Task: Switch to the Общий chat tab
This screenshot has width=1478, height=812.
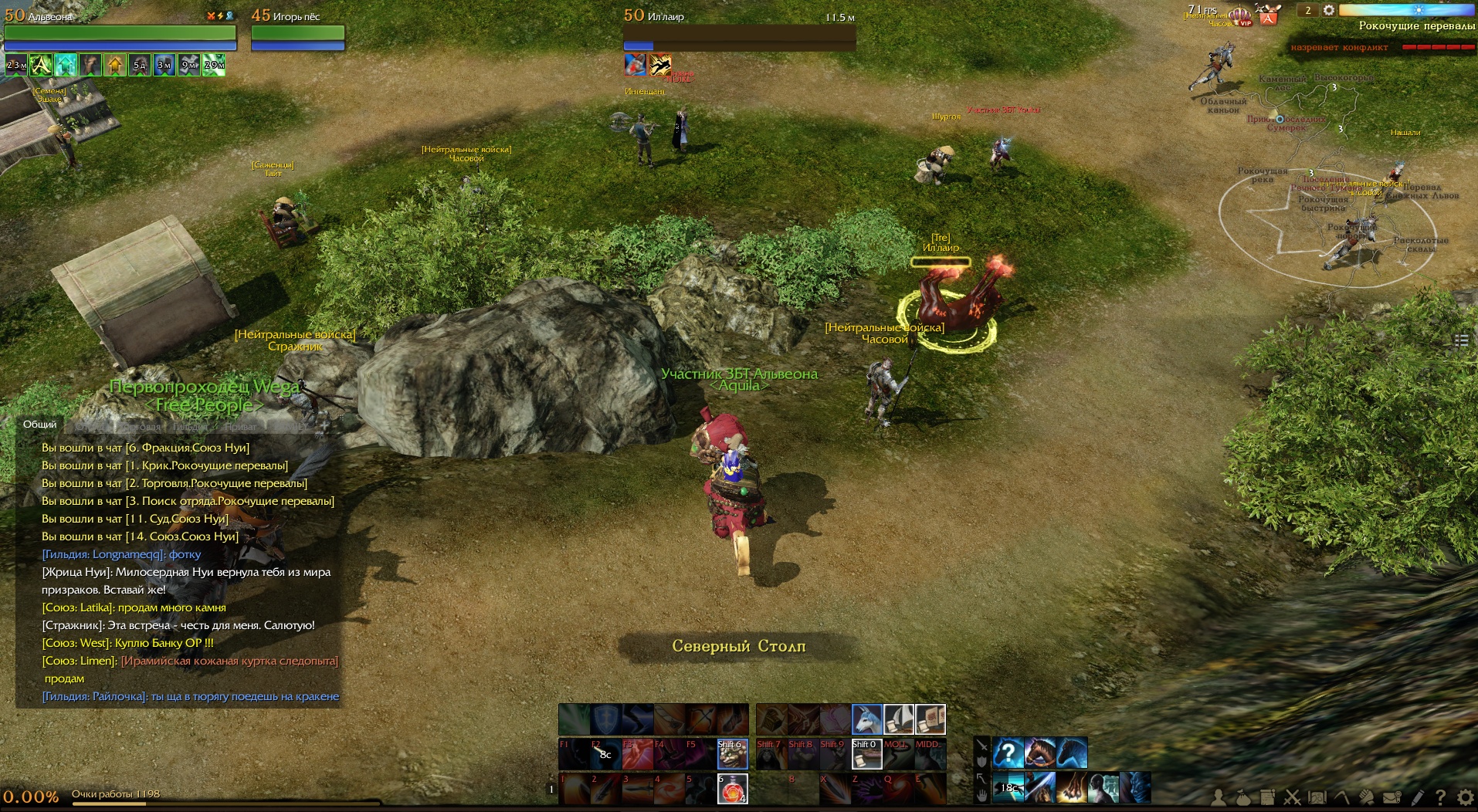Action: (39, 425)
